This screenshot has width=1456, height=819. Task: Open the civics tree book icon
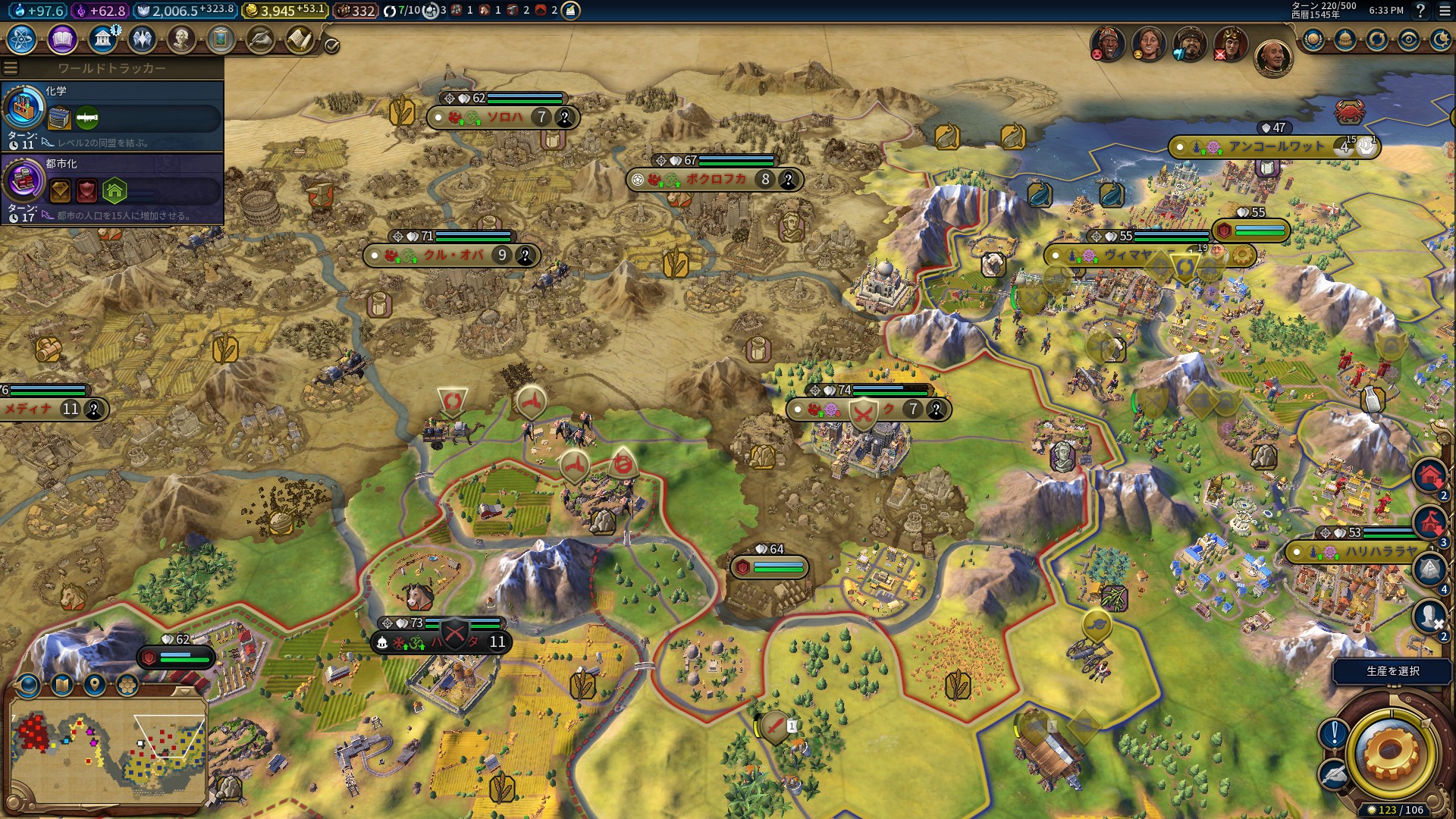point(62,39)
